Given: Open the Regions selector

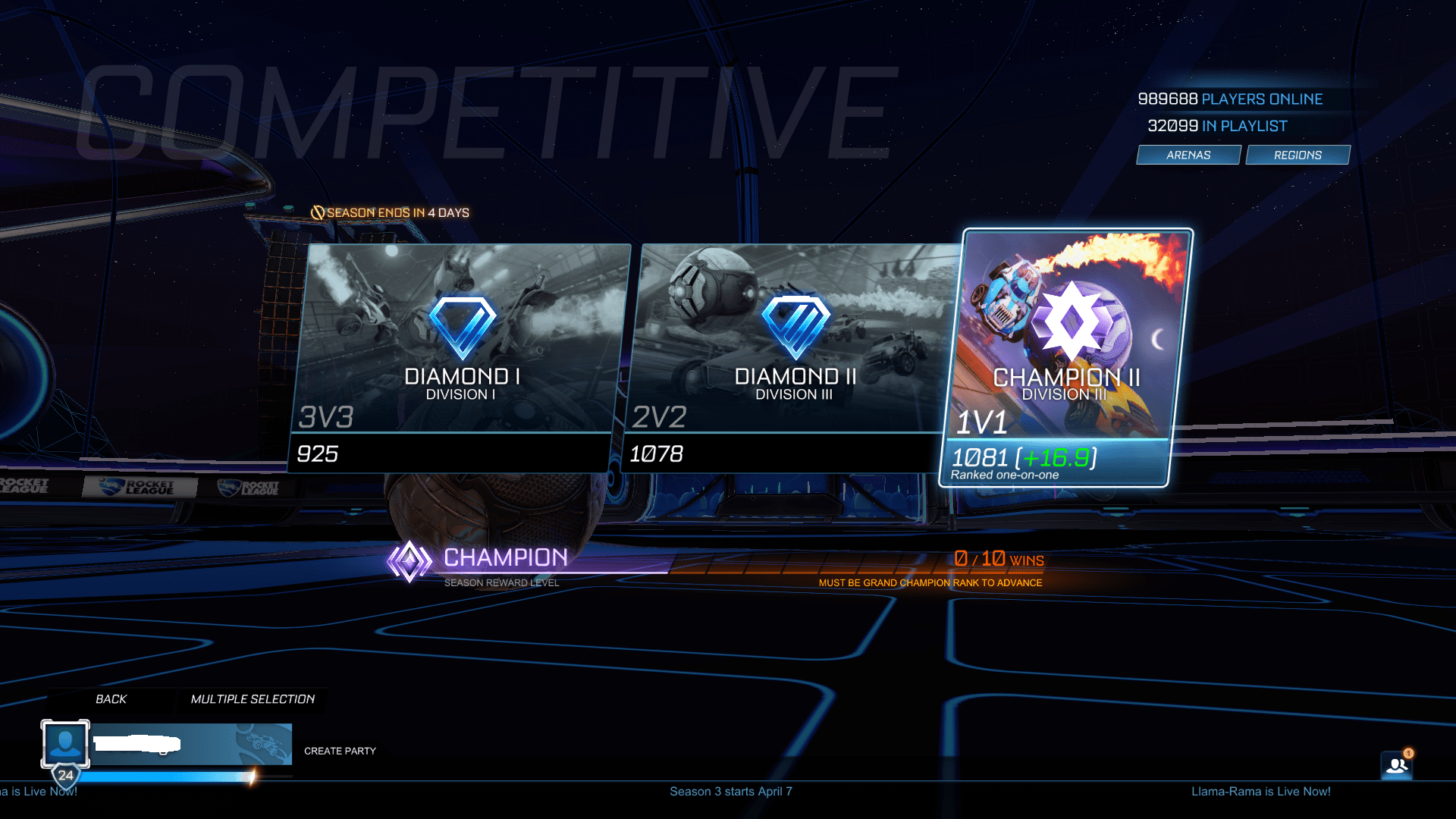Looking at the screenshot, I should coord(1297,155).
